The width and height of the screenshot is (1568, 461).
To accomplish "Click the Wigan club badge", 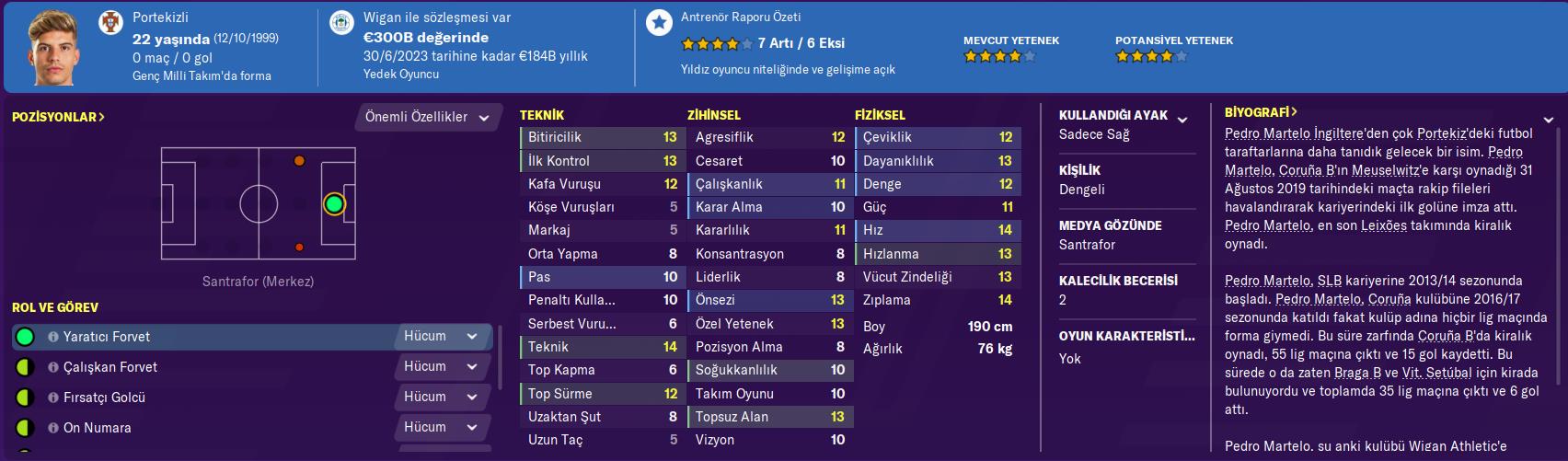I will coord(341,23).
